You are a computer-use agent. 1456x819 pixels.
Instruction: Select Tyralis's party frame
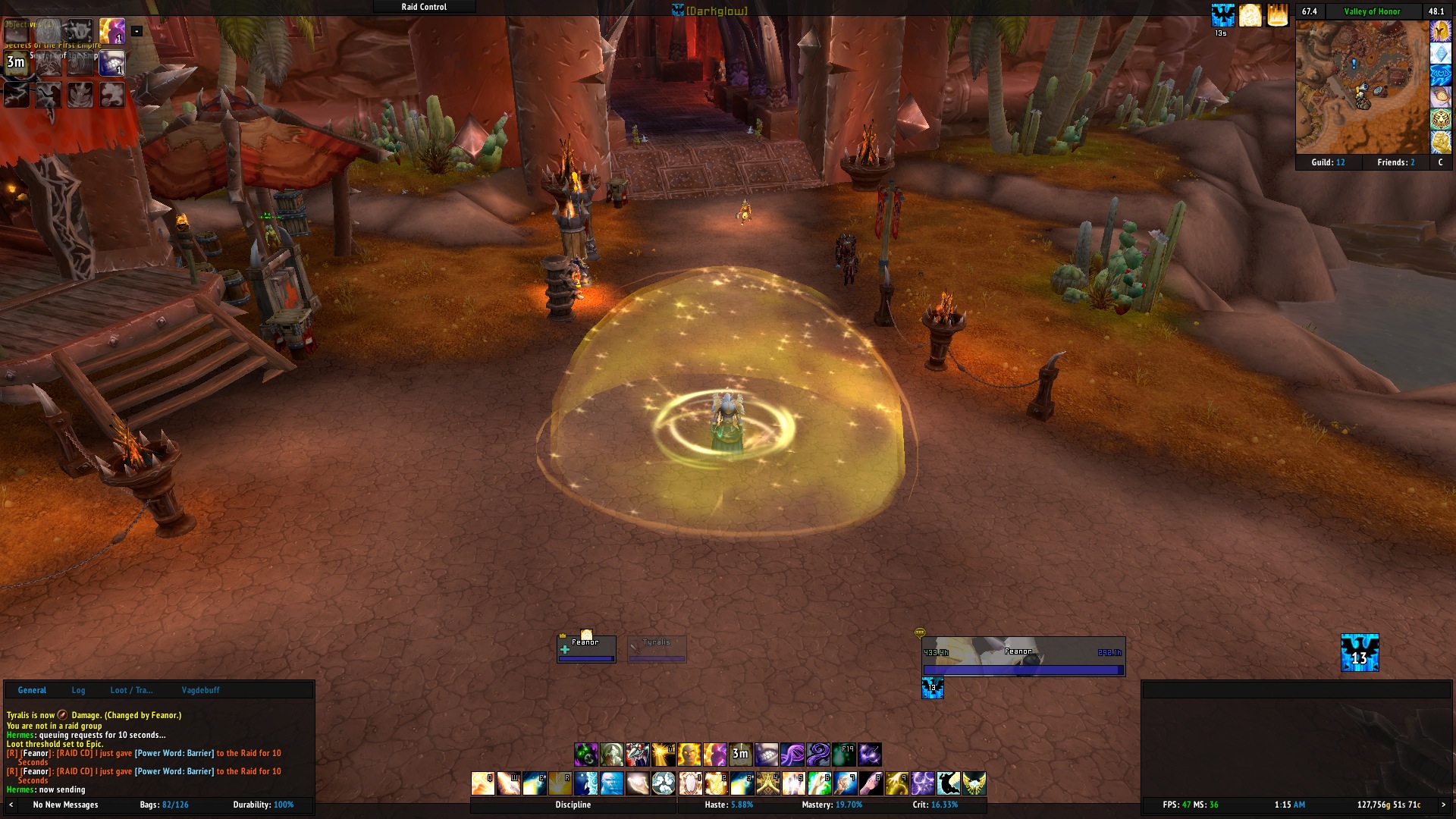point(657,649)
